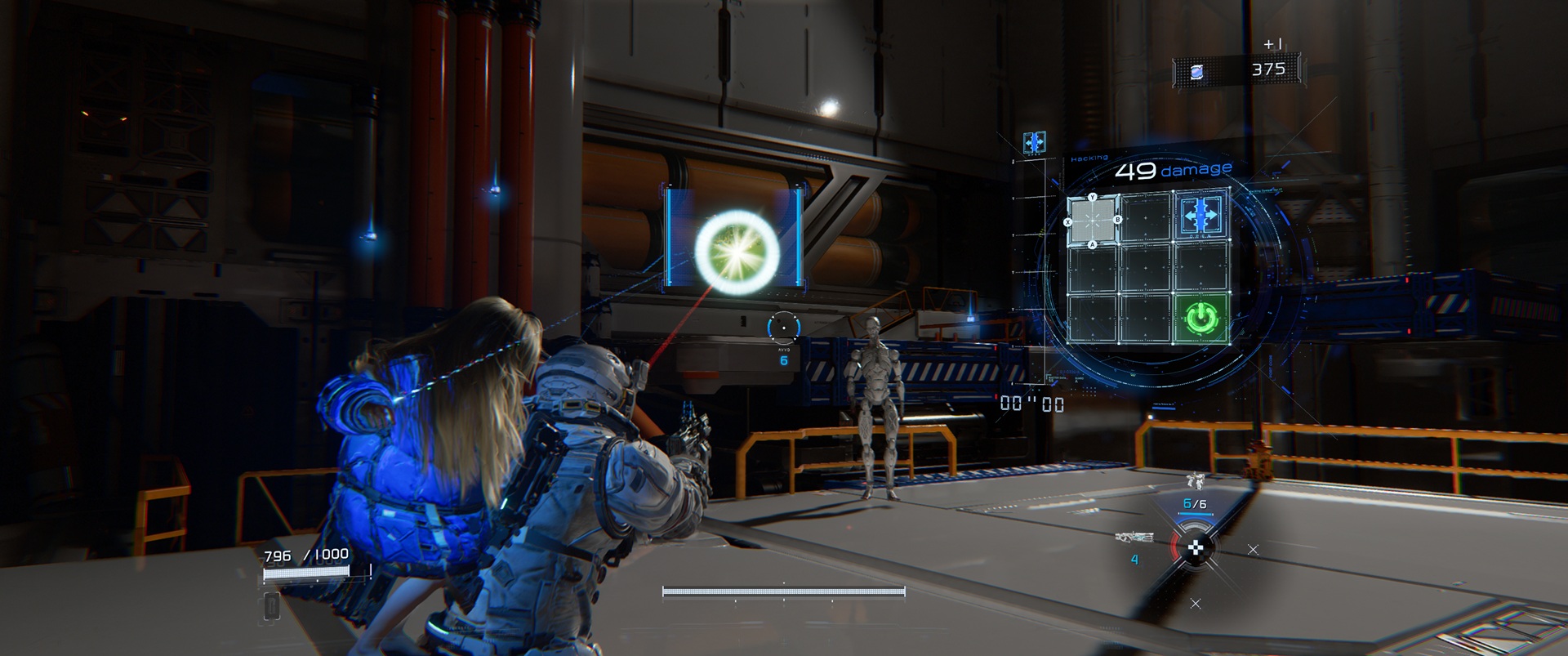The width and height of the screenshot is (1568, 656).
Task: Click the highlighted cursor tile in hacking grid
Action: click(1093, 221)
